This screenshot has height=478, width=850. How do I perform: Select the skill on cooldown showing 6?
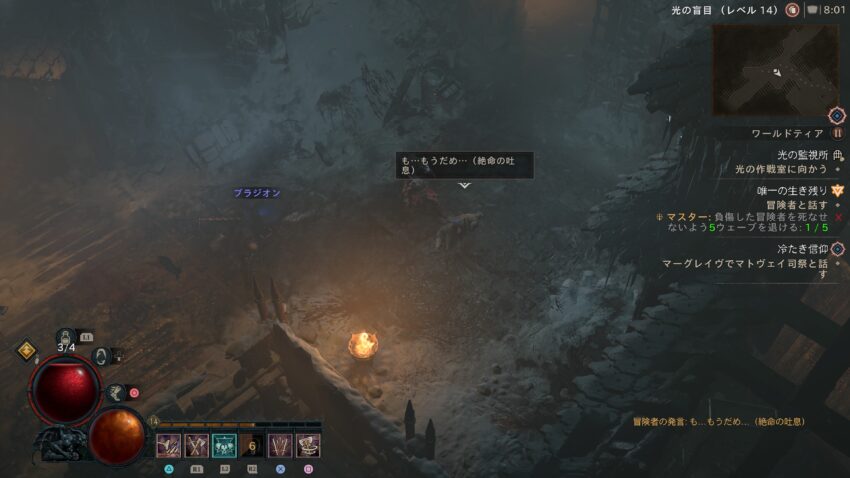[253, 446]
